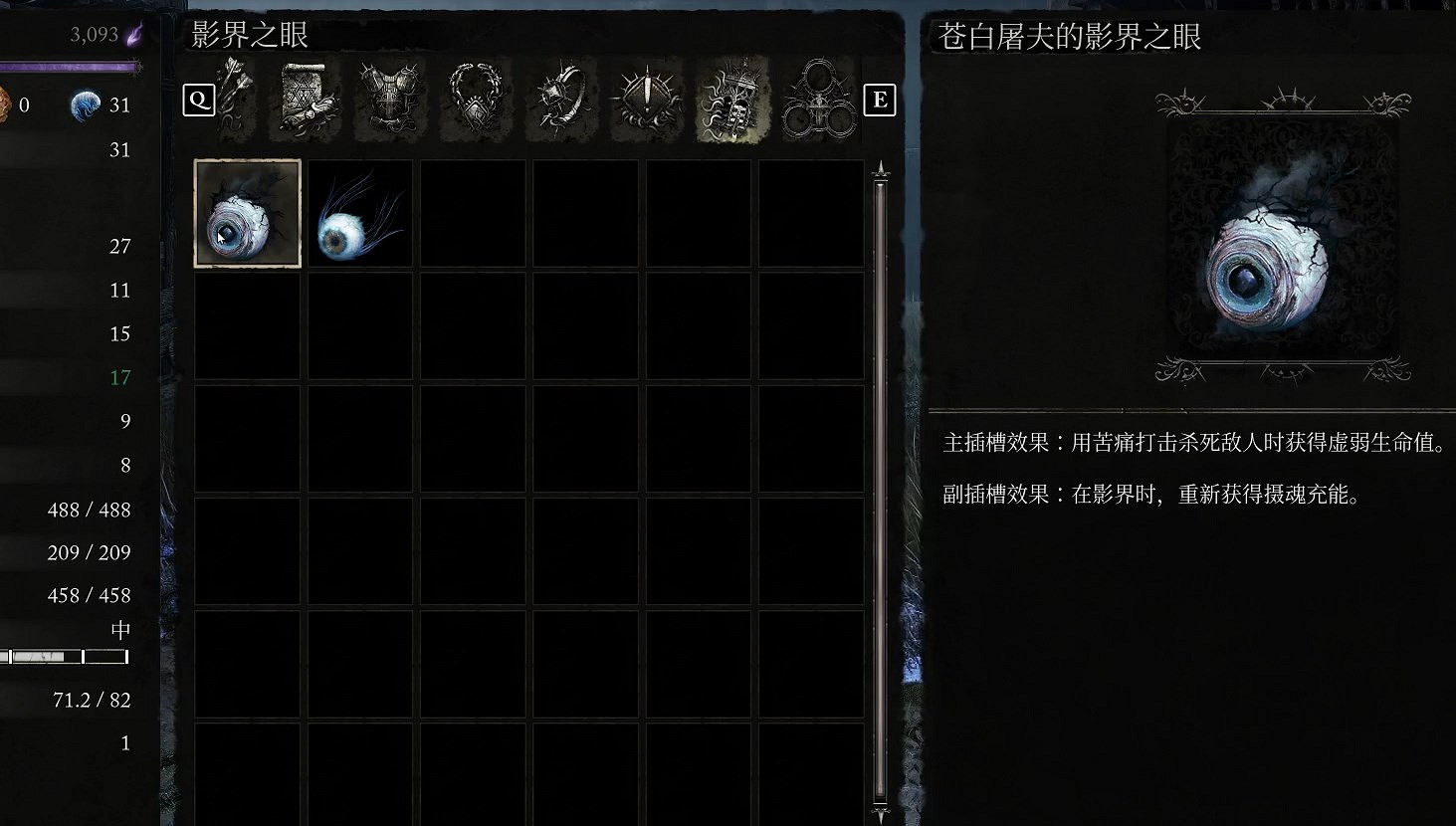Image resolution: width=1456 pixels, height=826 pixels.
Task: Select the tendril eyeball in the second slot
Action: point(359,212)
